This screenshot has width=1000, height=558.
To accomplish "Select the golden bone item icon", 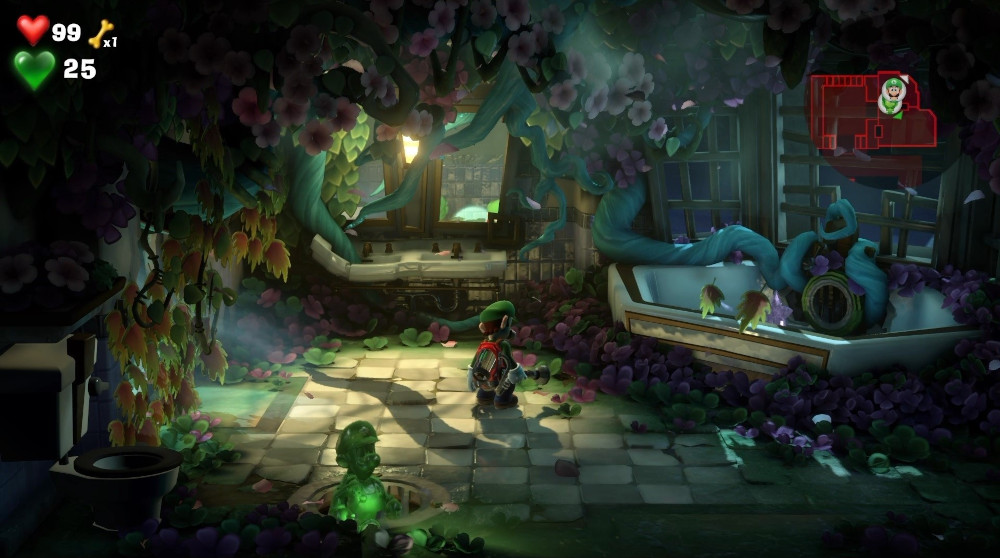I will click(x=100, y=35).
